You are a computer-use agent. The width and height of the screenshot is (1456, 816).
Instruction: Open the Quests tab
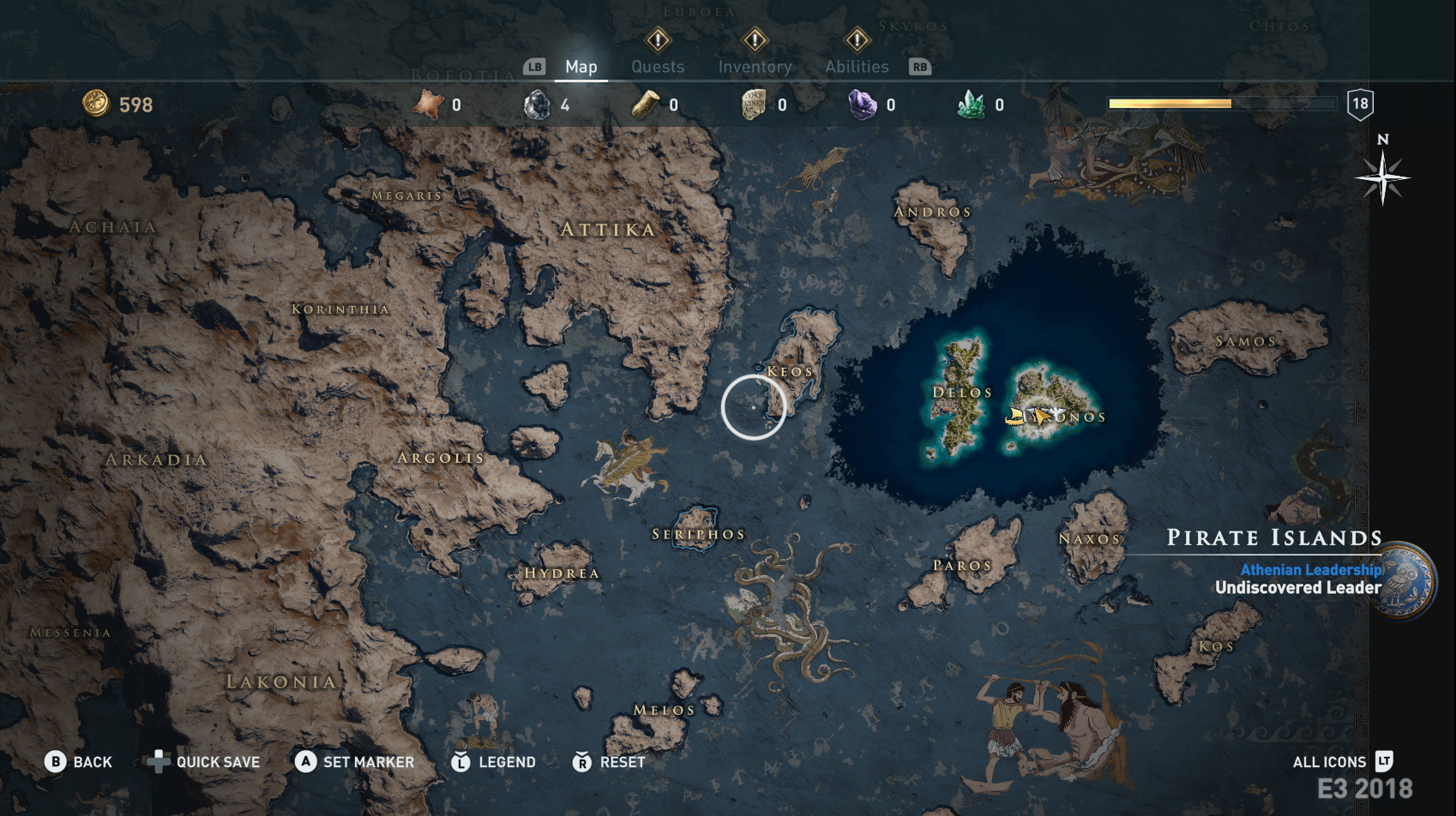tap(657, 66)
